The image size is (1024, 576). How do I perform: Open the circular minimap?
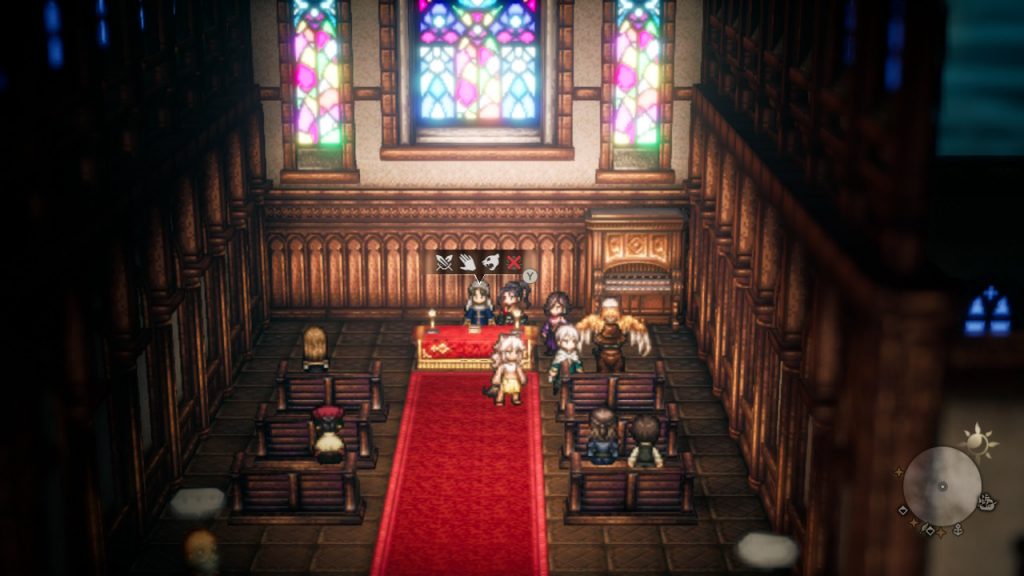tap(941, 486)
